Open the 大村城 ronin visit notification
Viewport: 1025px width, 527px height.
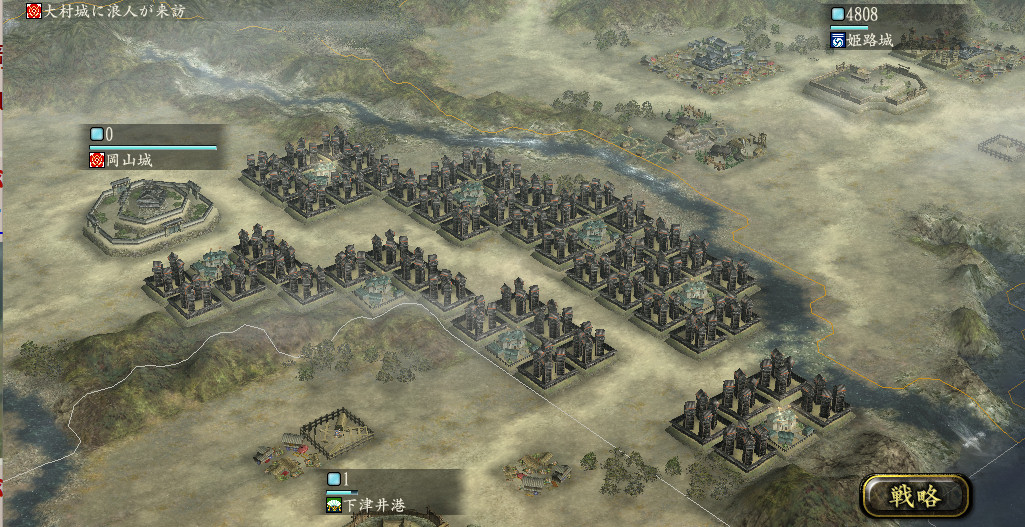(106, 12)
